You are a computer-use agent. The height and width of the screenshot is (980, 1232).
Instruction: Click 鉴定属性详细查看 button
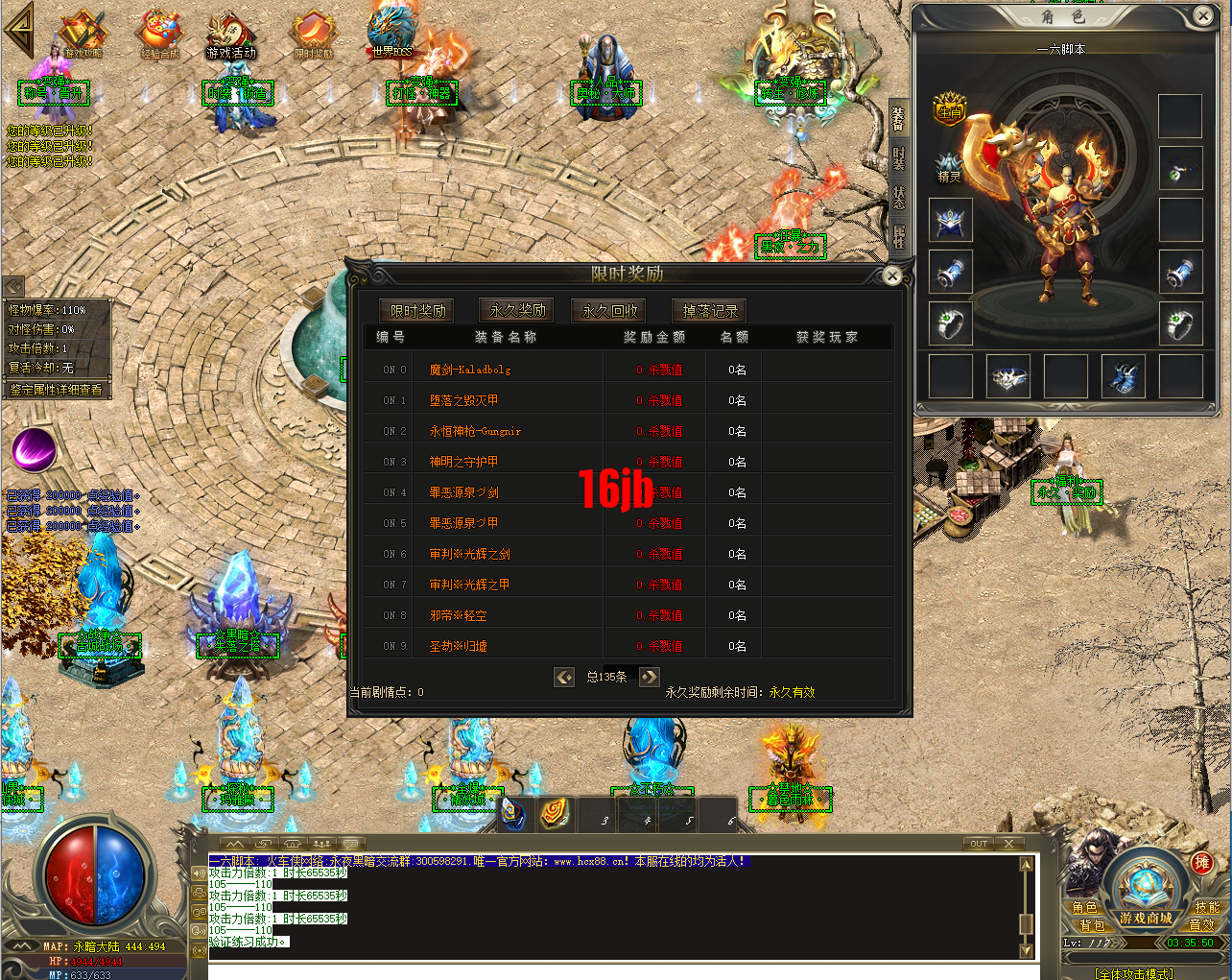pos(57,390)
